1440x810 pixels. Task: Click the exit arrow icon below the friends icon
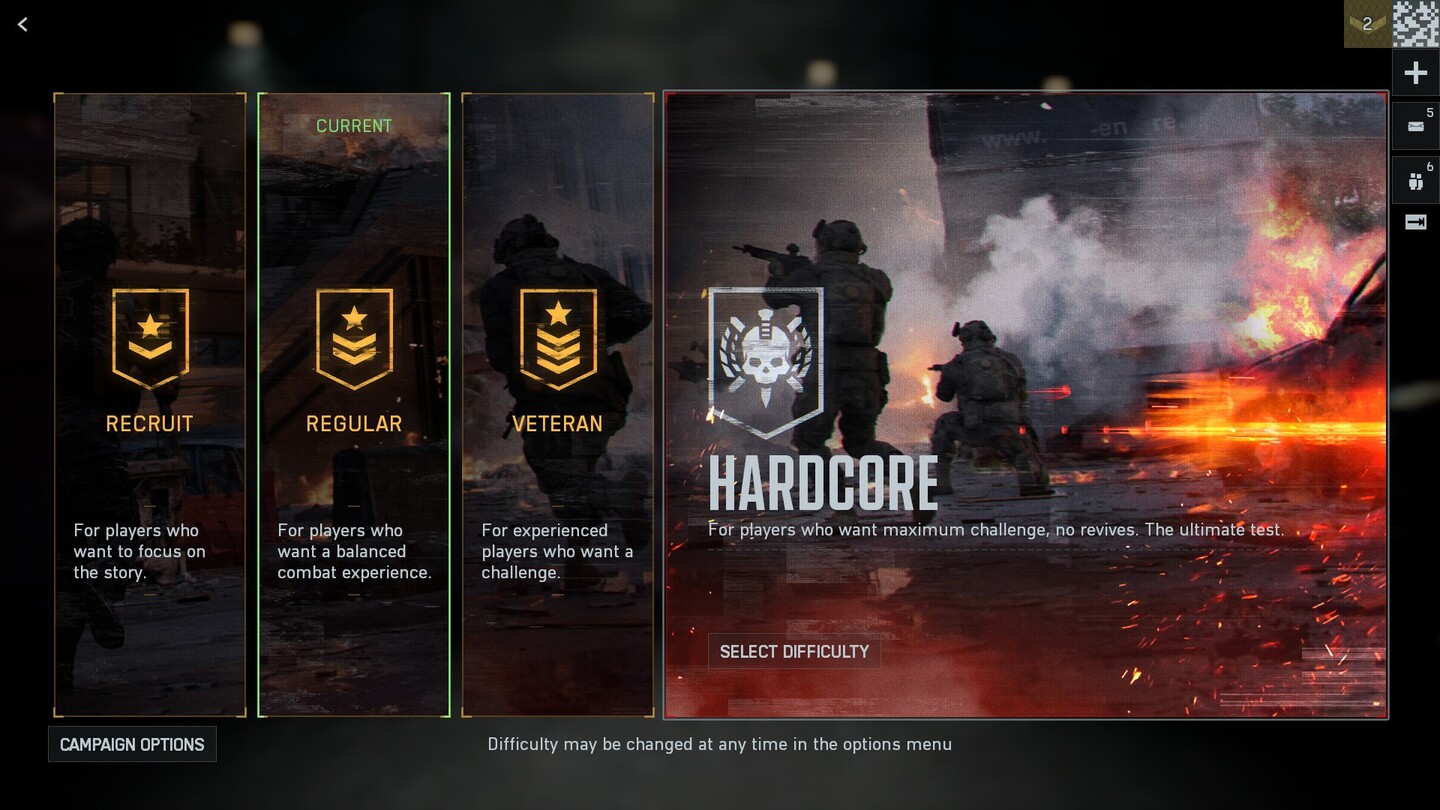(1415, 222)
